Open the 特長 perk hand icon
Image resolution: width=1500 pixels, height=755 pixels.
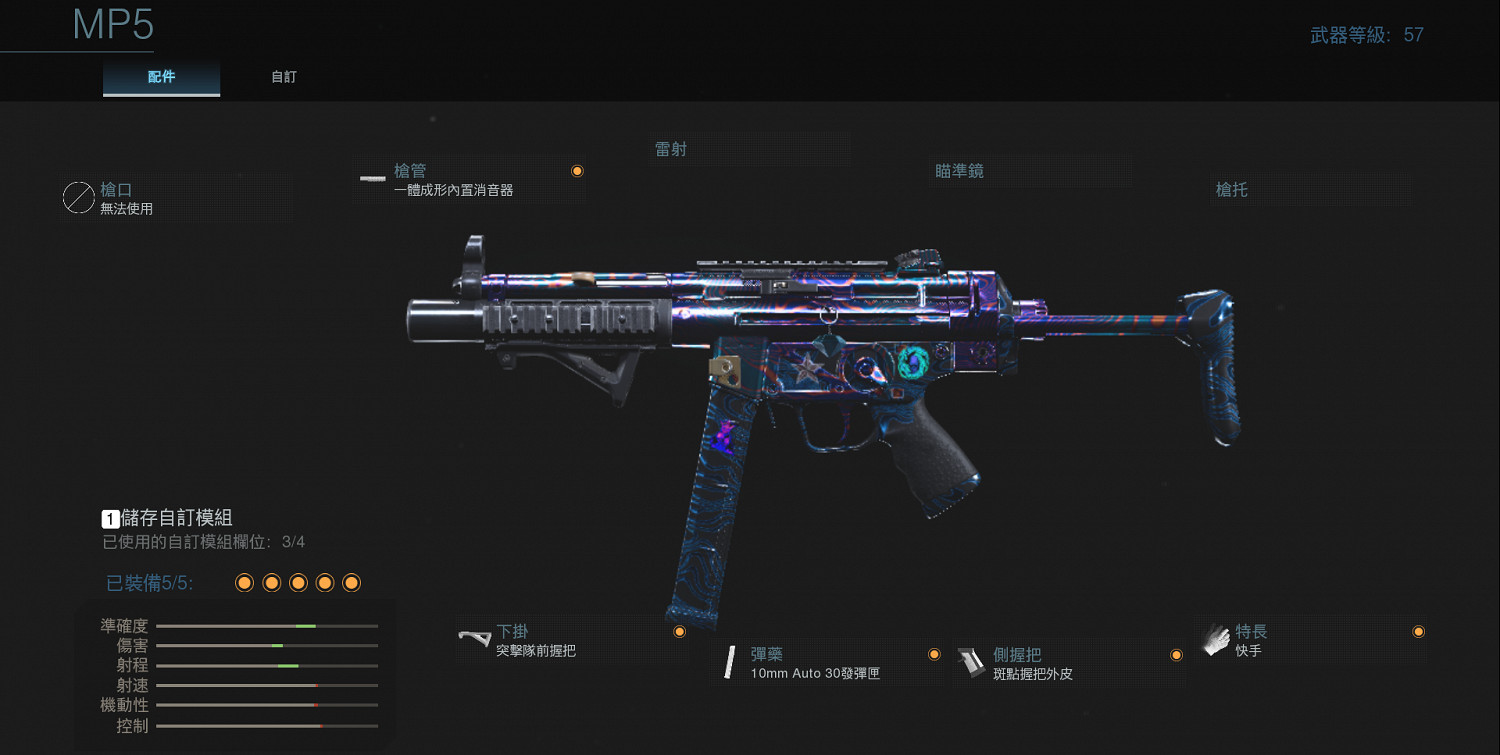1216,638
